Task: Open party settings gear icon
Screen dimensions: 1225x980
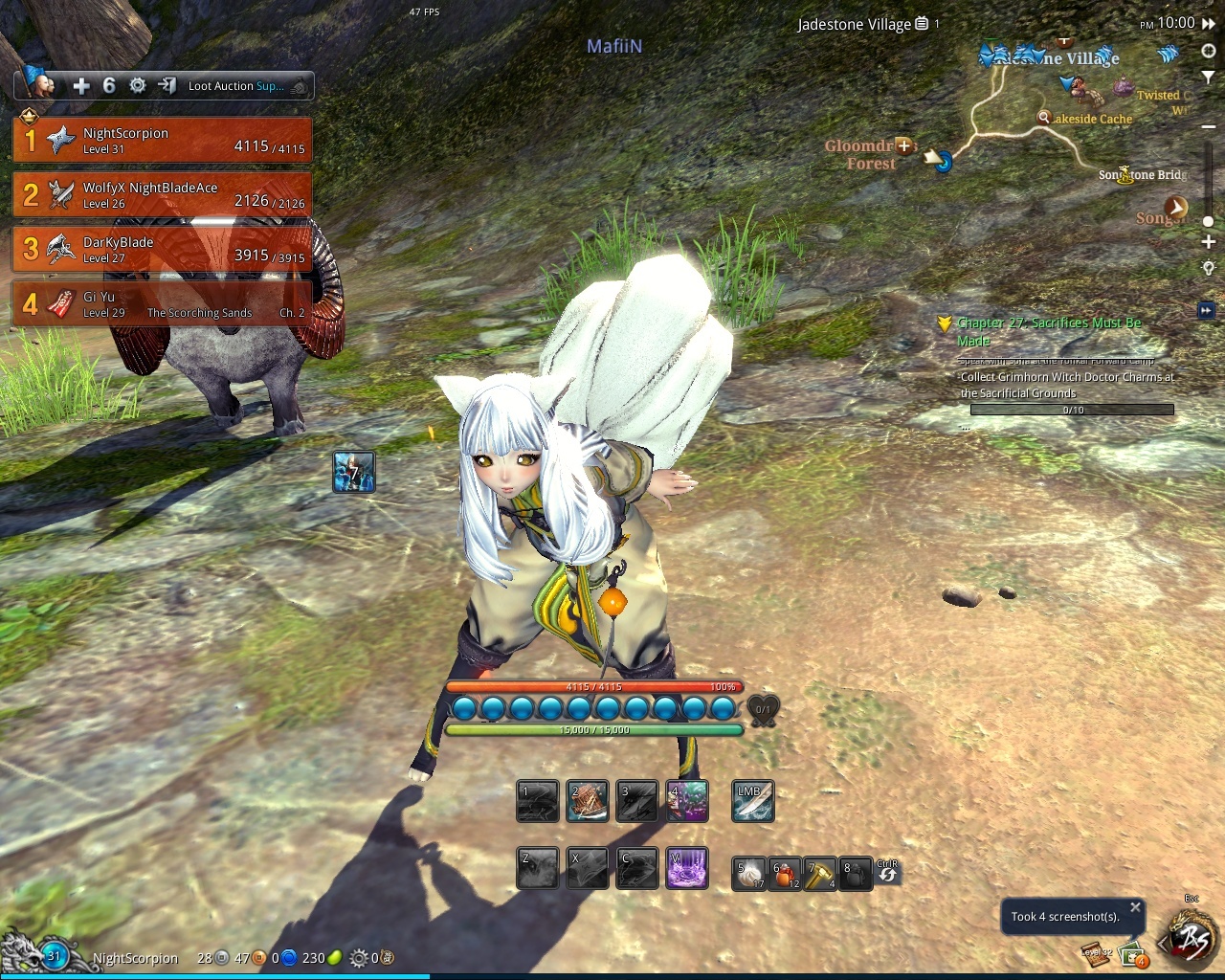Action: tap(138, 86)
